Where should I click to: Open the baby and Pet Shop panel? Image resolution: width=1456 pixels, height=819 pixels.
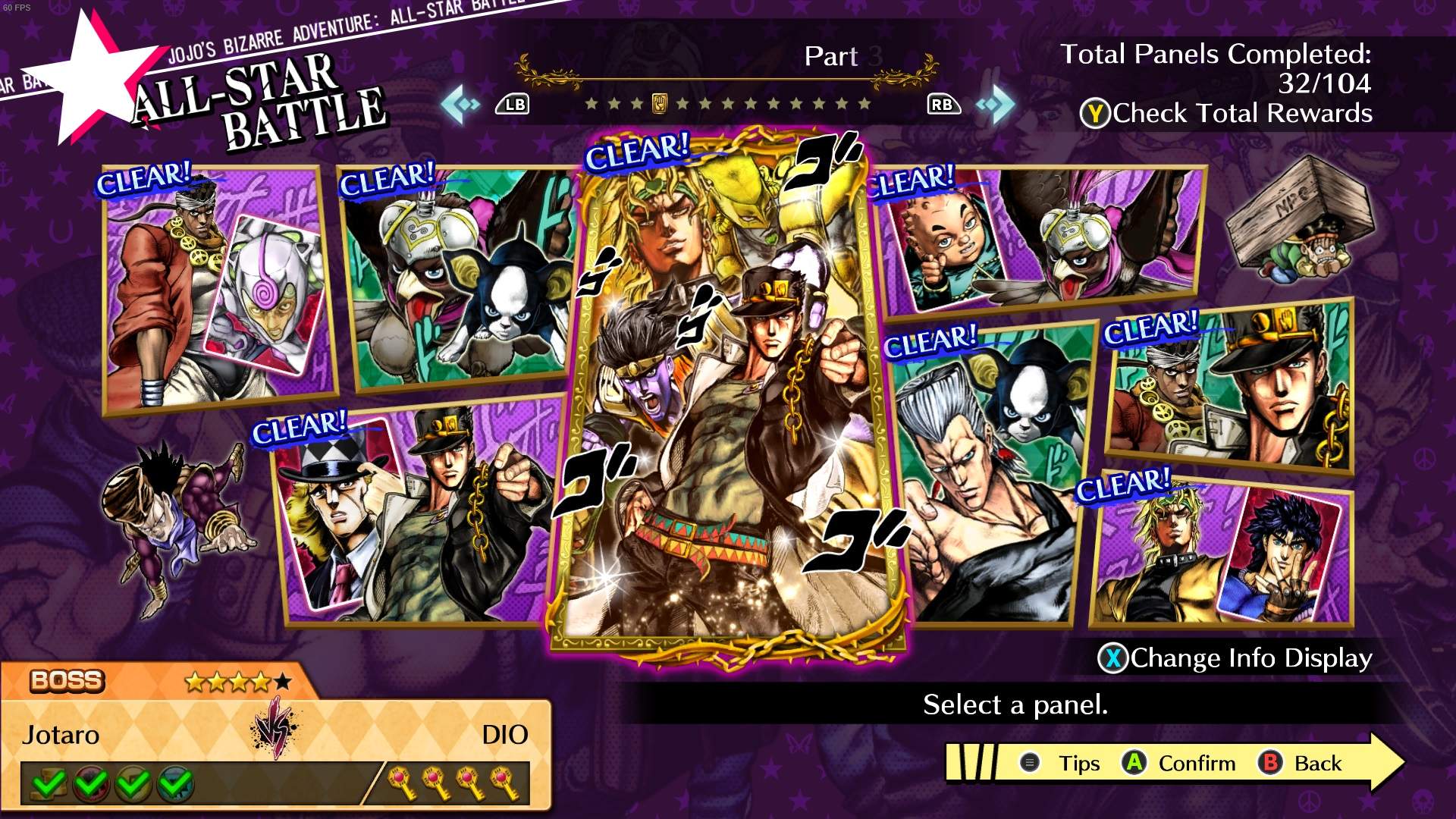point(1039,243)
